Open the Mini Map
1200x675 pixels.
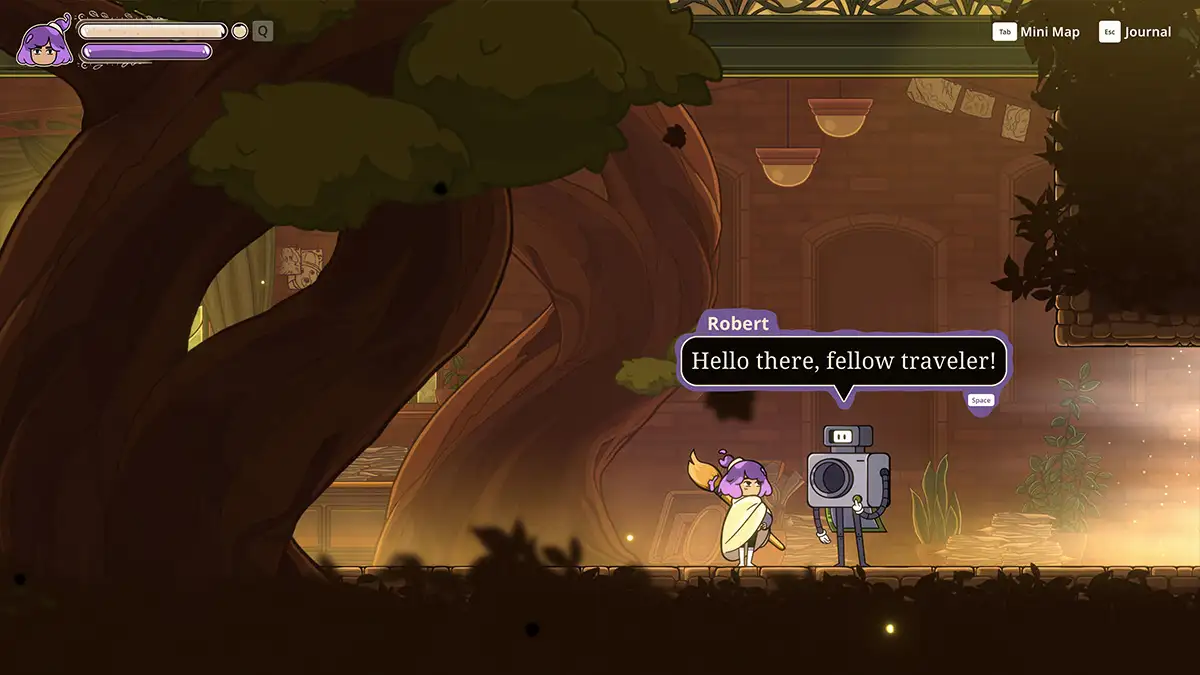click(1036, 32)
